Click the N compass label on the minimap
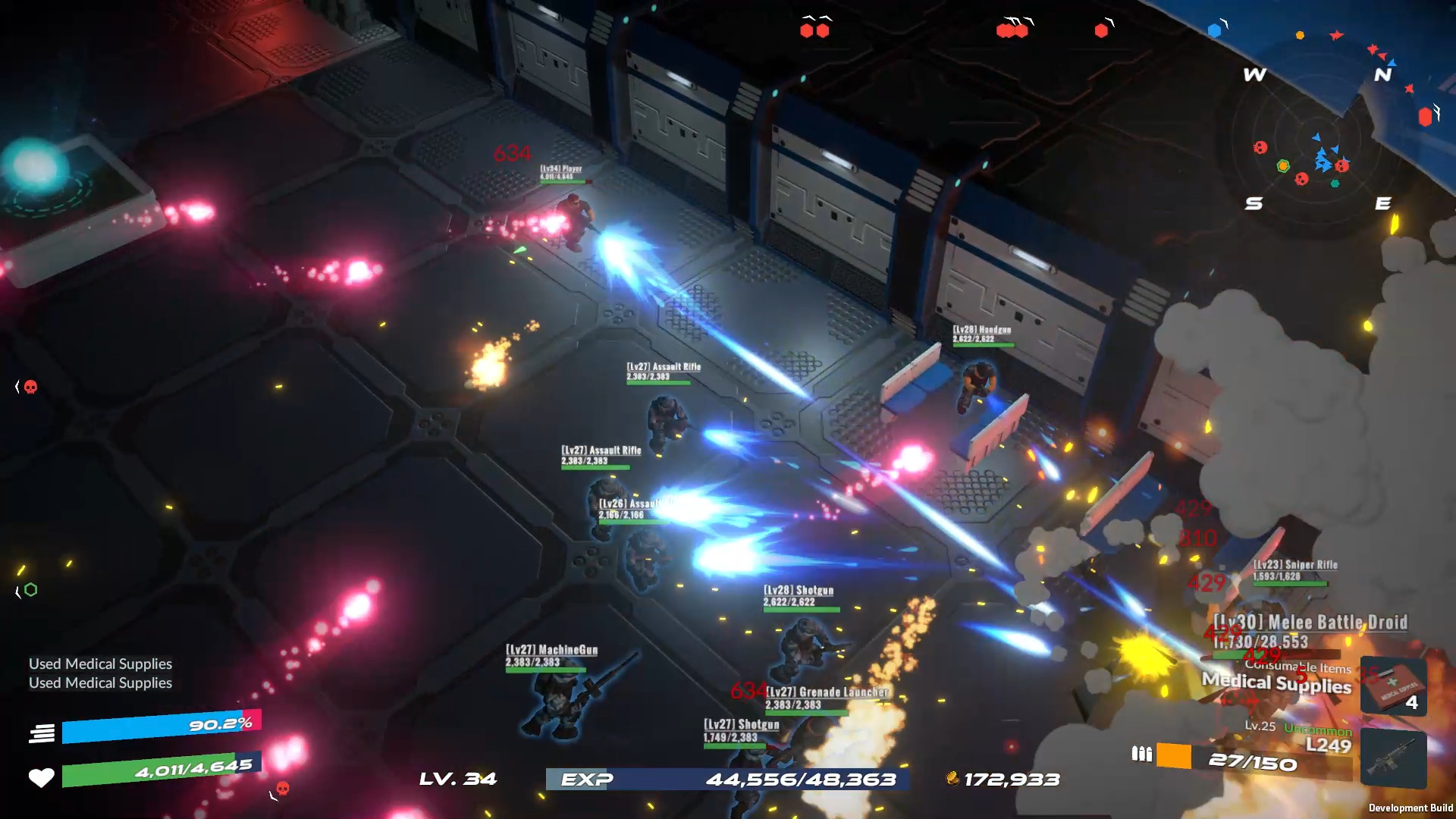The width and height of the screenshot is (1456, 819). (x=1383, y=74)
